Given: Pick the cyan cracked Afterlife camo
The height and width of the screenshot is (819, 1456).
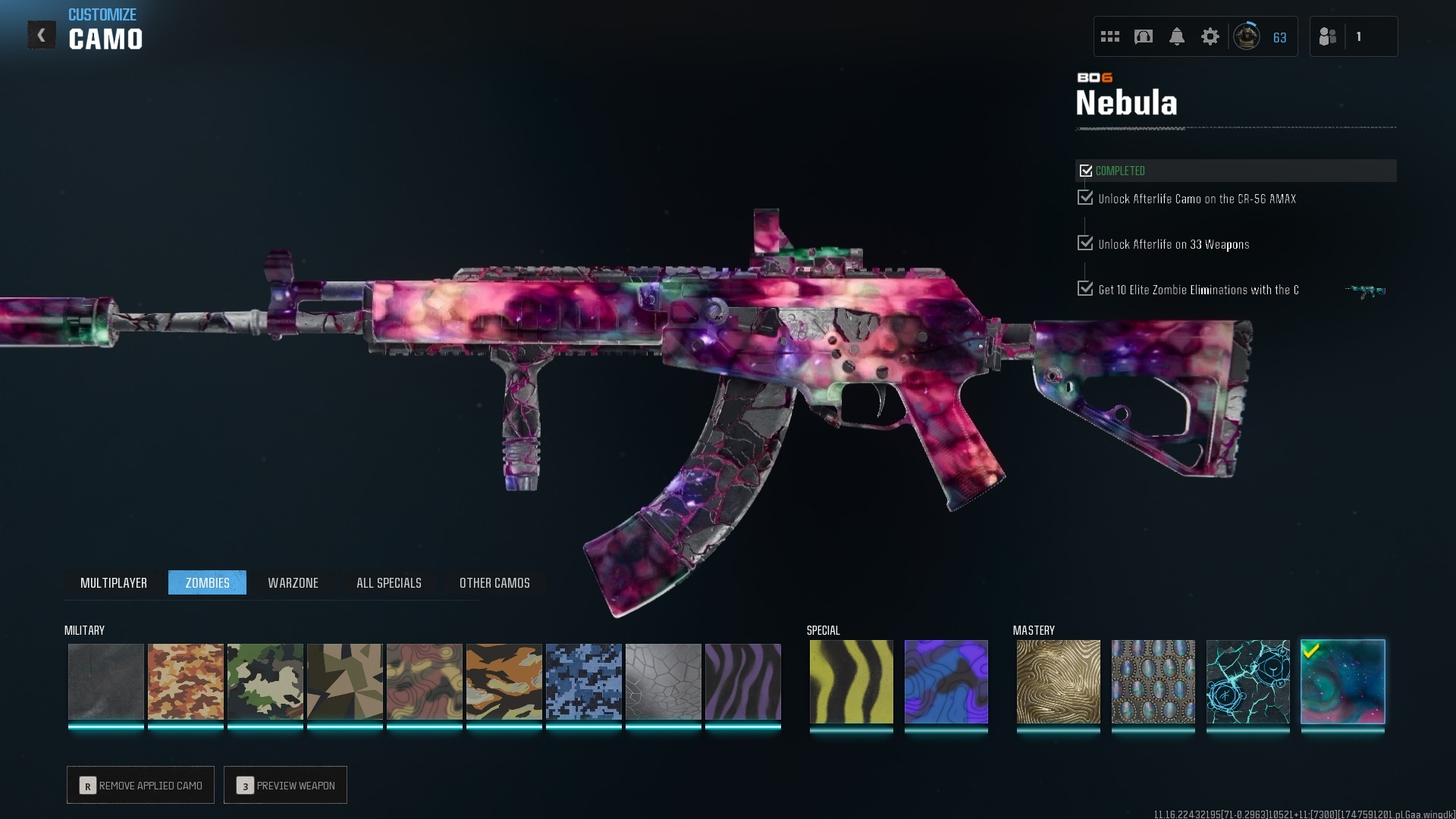Looking at the screenshot, I should 1247,682.
